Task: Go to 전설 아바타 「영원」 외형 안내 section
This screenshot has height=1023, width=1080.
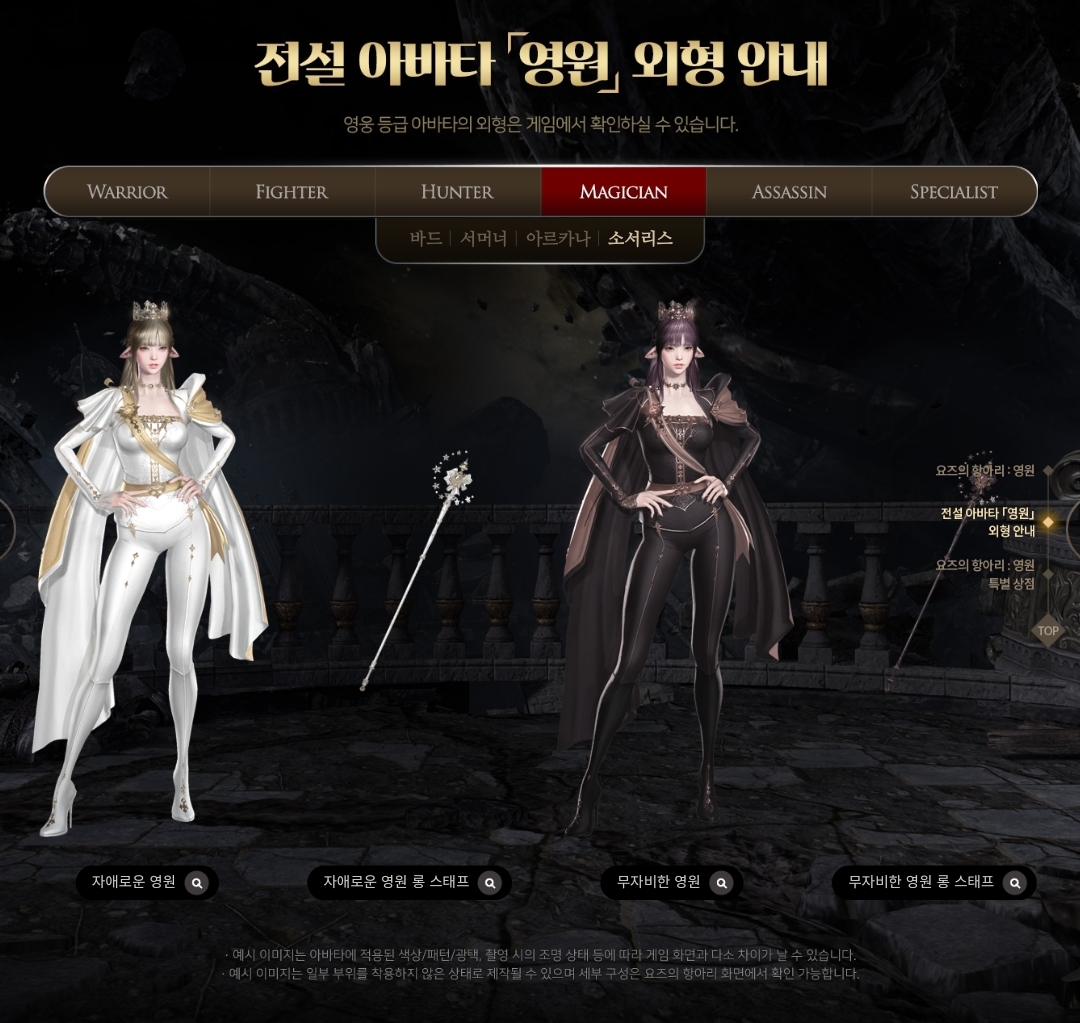Action: tap(988, 522)
